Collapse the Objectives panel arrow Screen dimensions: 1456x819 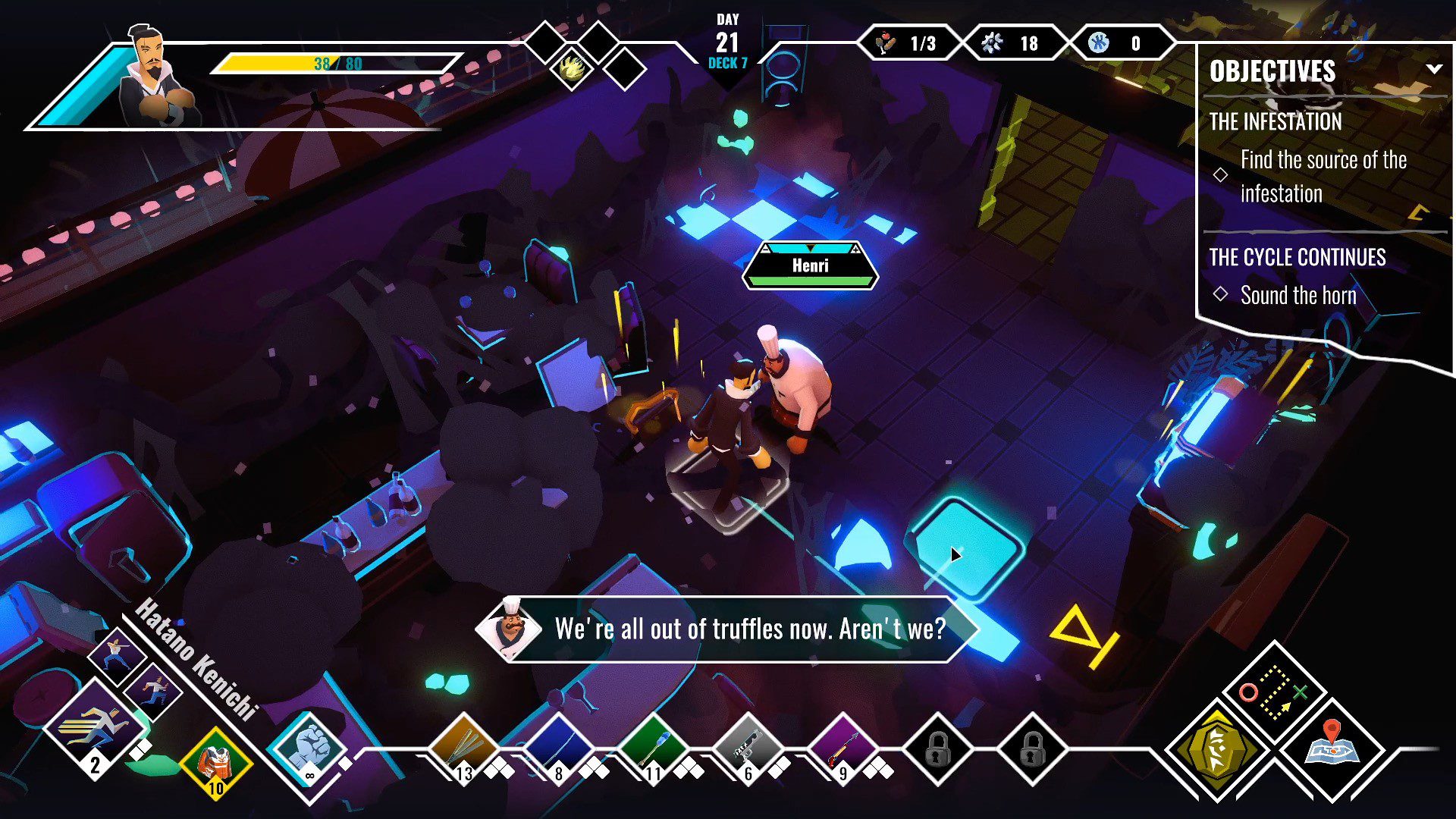(1433, 69)
